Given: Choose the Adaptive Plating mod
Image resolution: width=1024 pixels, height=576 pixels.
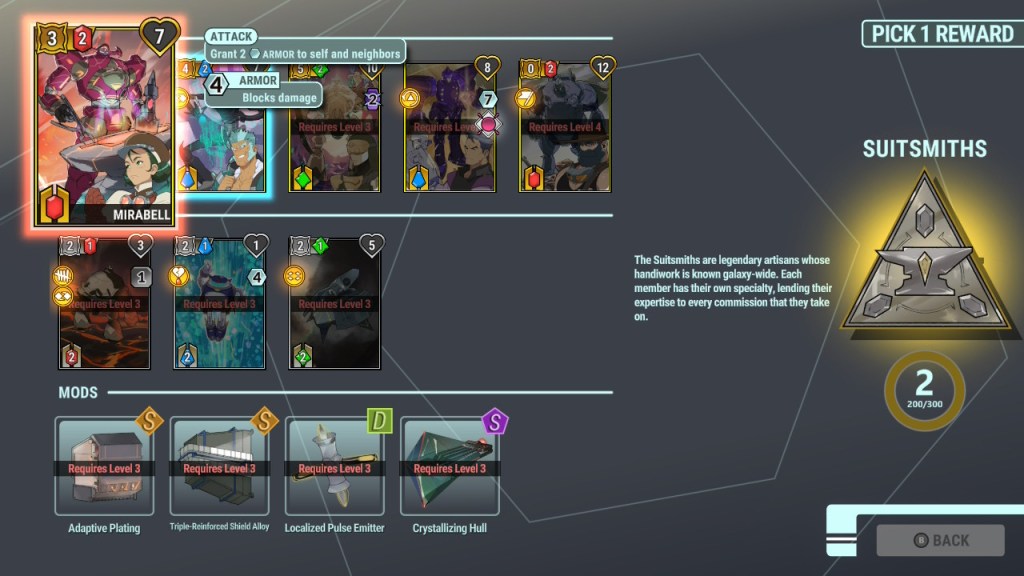Looking at the screenshot, I should pyautogui.click(x=104, y=466).
